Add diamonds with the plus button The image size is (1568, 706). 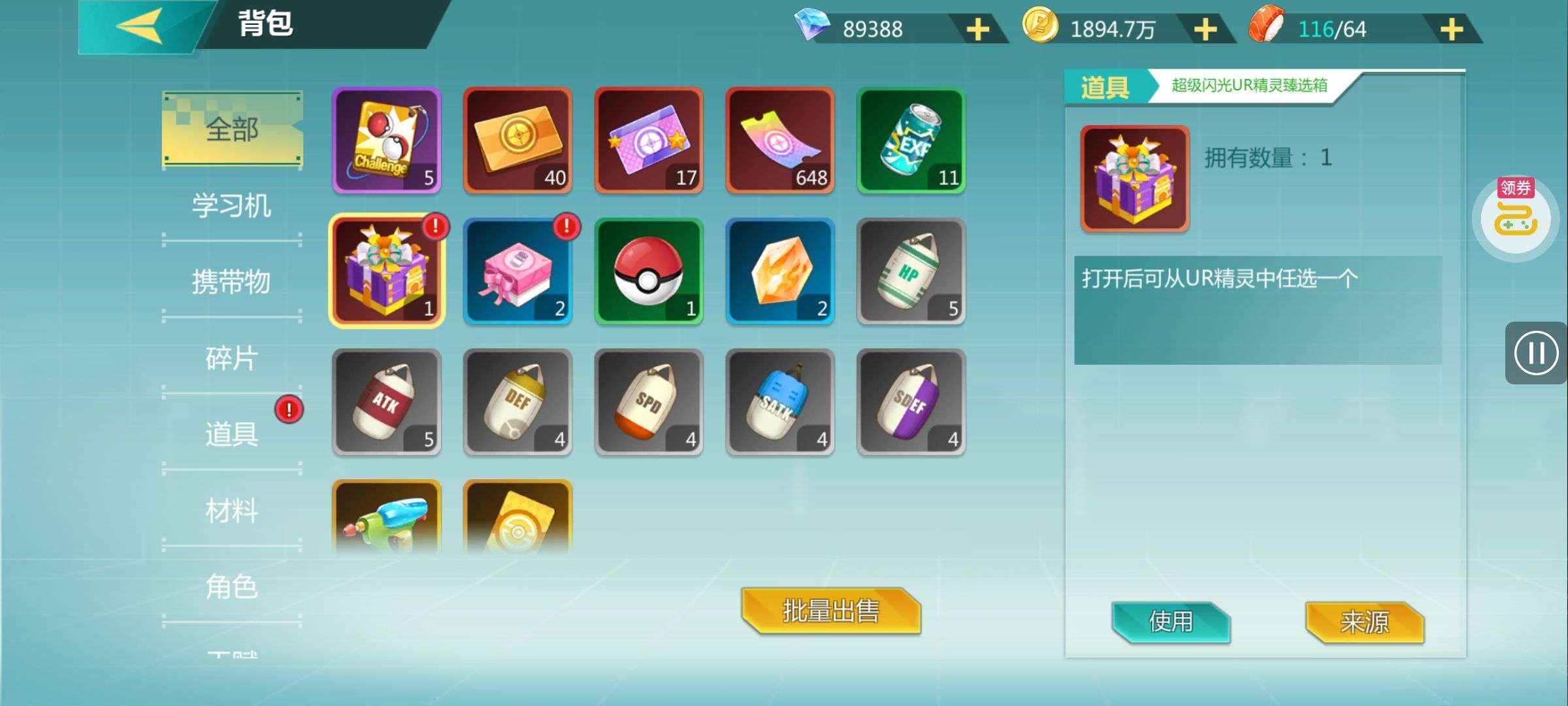point(977,29)
